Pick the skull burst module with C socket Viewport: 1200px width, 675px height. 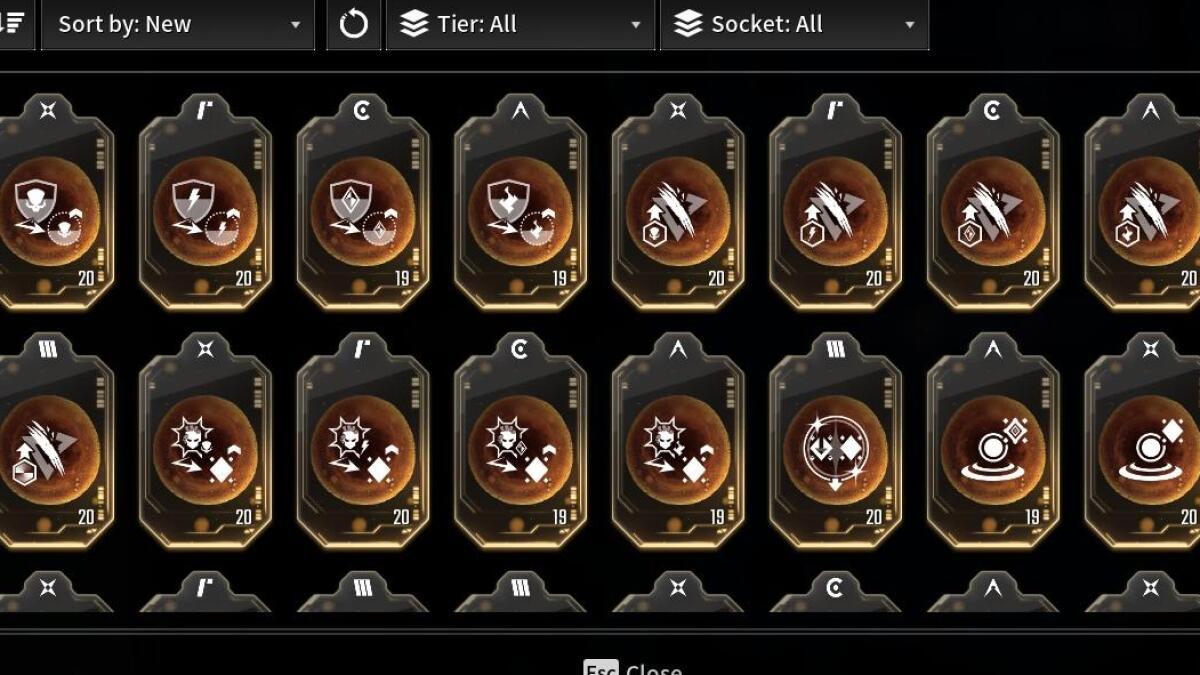click(x=520, y=450)
